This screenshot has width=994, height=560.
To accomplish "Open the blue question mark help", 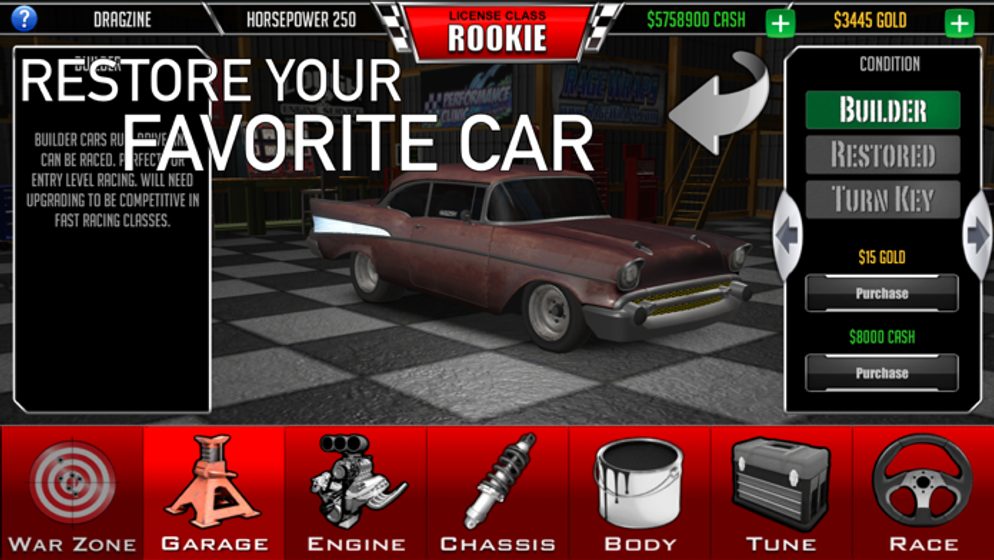I will tap(23, 18).
